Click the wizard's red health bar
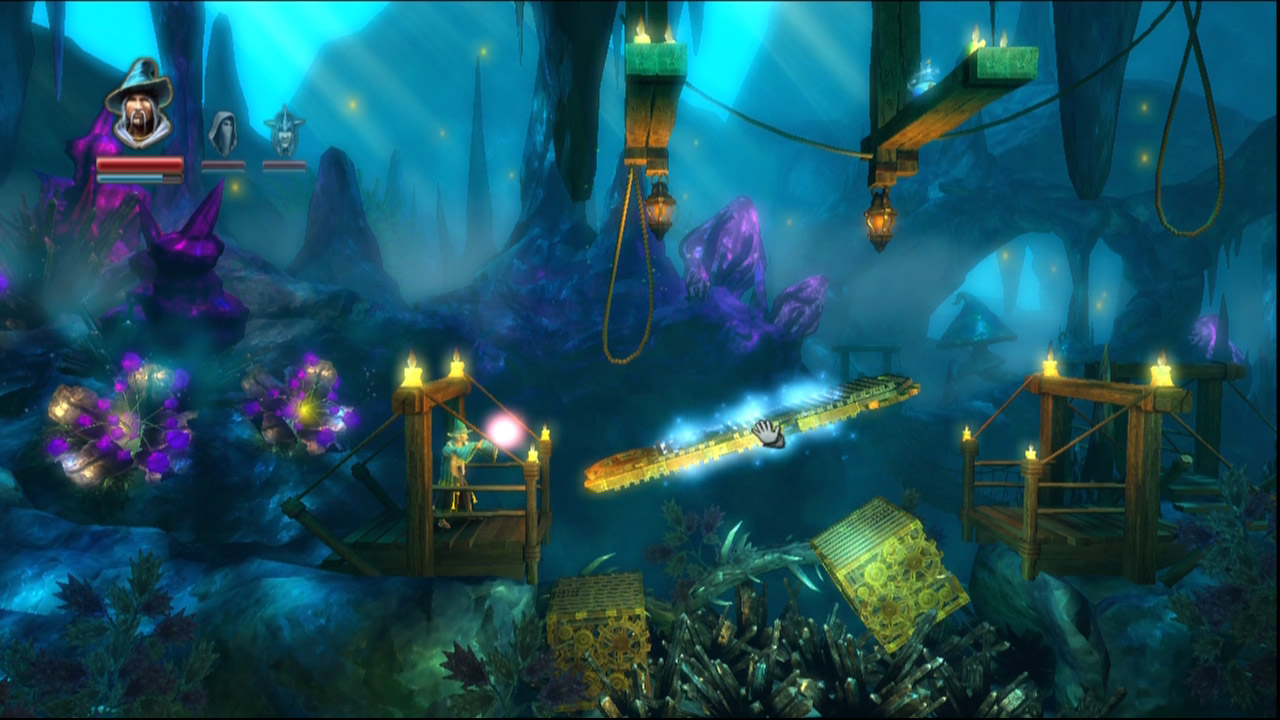Image resolution: width=1280 pixels, height=720 pixels. pyautogui.click(x=140, y=163)
